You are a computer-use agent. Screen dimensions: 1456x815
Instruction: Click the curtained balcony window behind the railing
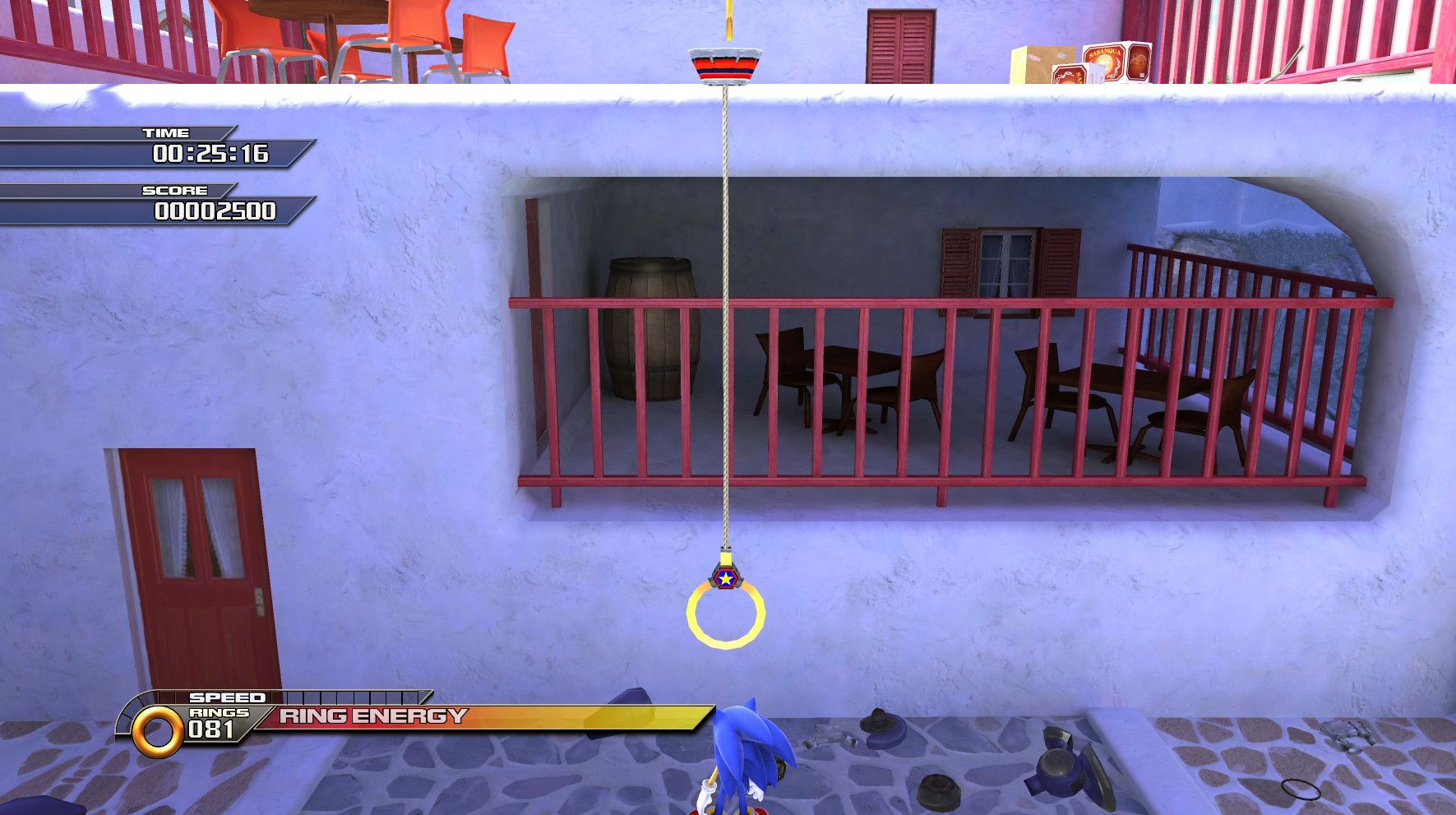coord(1005,260)
